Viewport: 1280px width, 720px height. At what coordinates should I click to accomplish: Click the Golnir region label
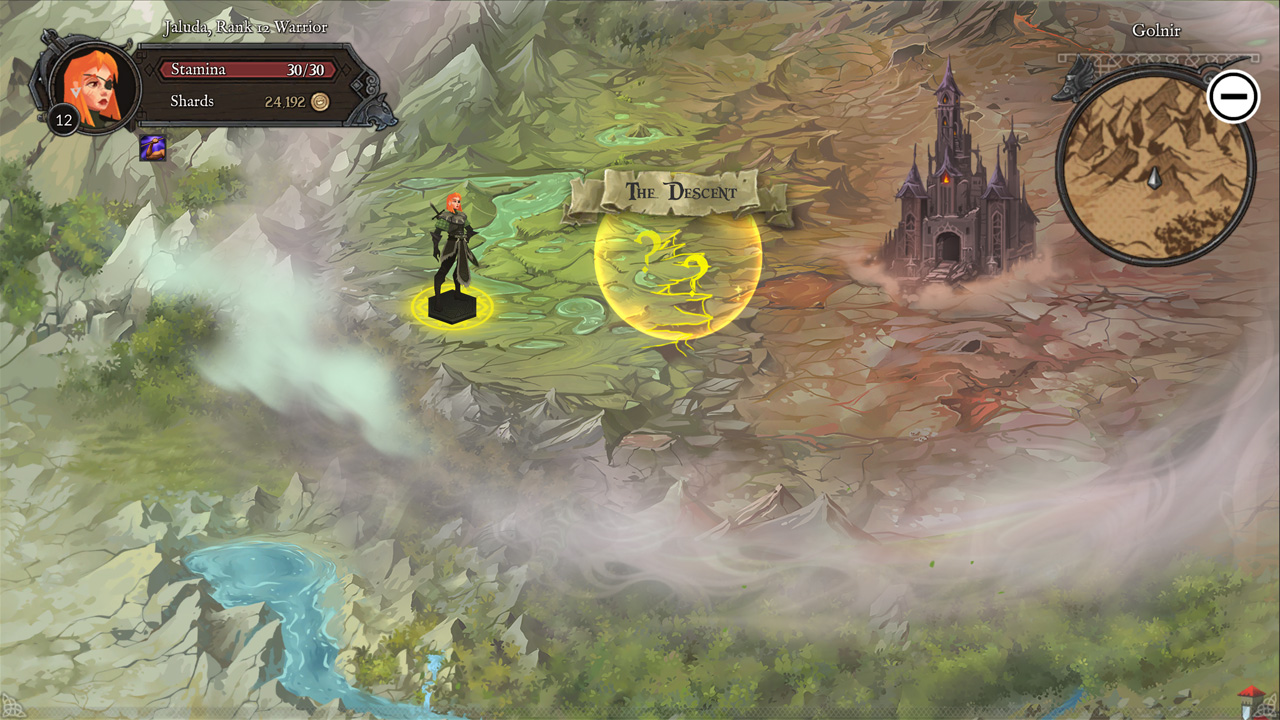tap(1157, 30)
